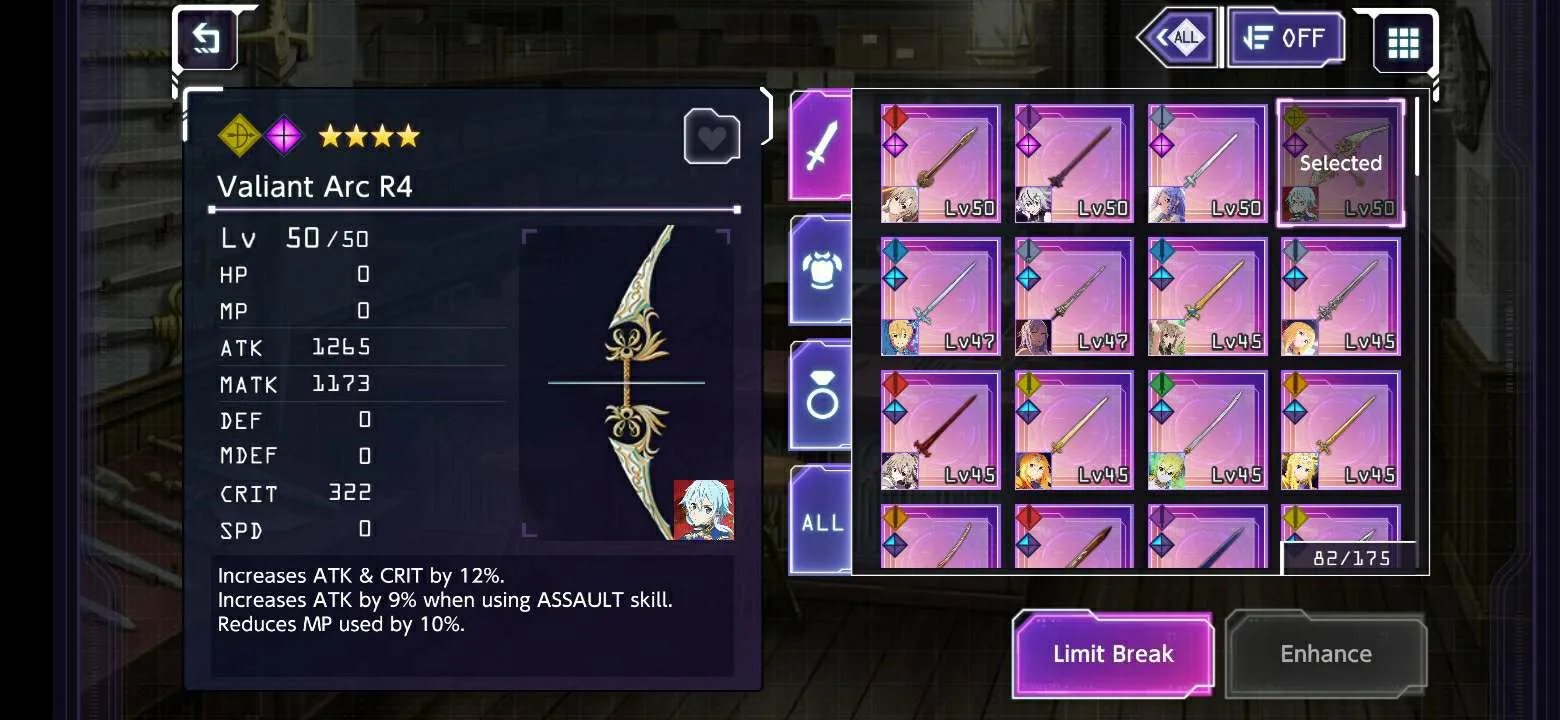Screen dimensions: 1560x720
Task: Select the Lv45 golden sword with blue element
Action: tap(1207, 297)
